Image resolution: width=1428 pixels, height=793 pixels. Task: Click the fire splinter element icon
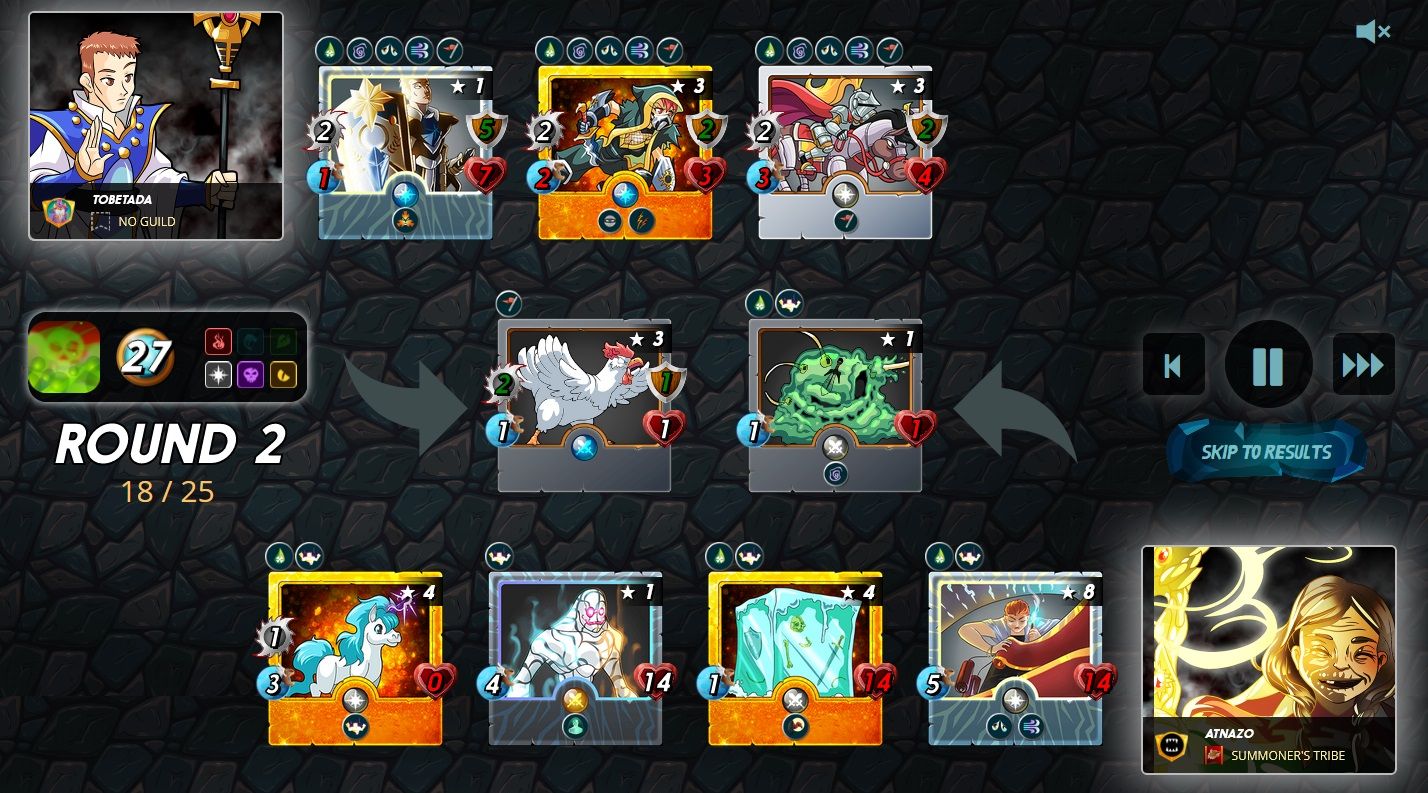218,342
